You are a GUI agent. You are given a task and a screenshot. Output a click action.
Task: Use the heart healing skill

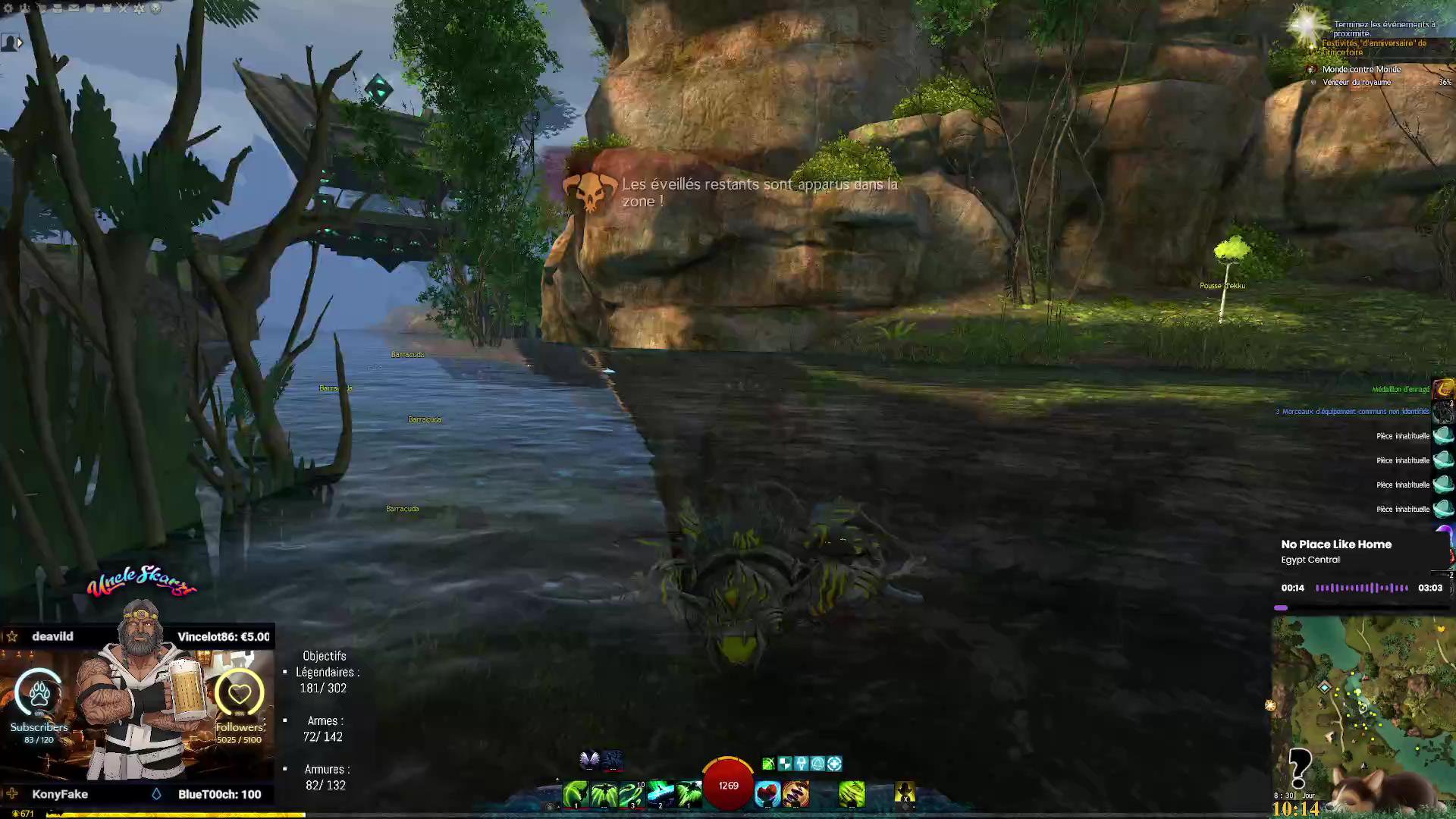pos(767,794)
